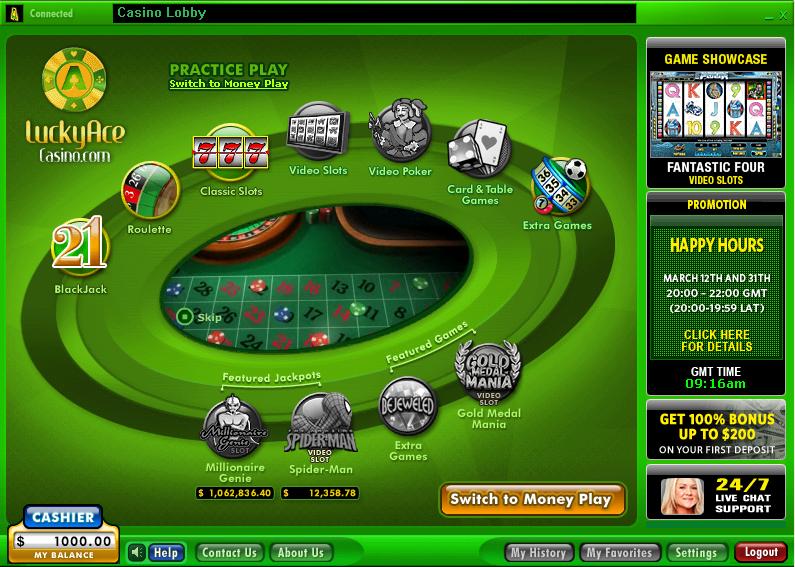This screenshot has height=567, width=795.
Task: View My History
Action: tap(539, 552)
